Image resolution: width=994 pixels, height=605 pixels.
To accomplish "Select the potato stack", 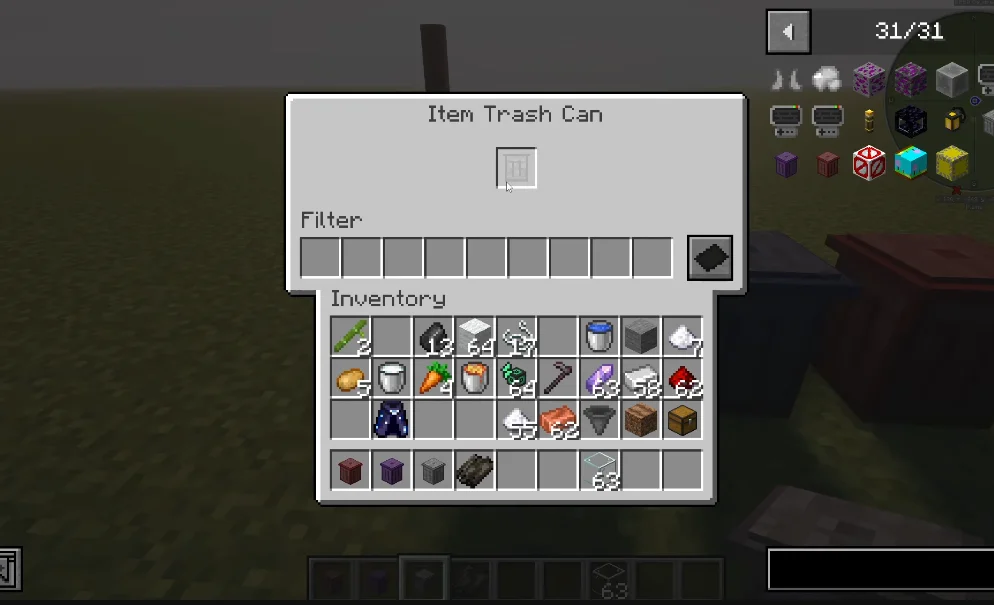I will click(350, 379).
